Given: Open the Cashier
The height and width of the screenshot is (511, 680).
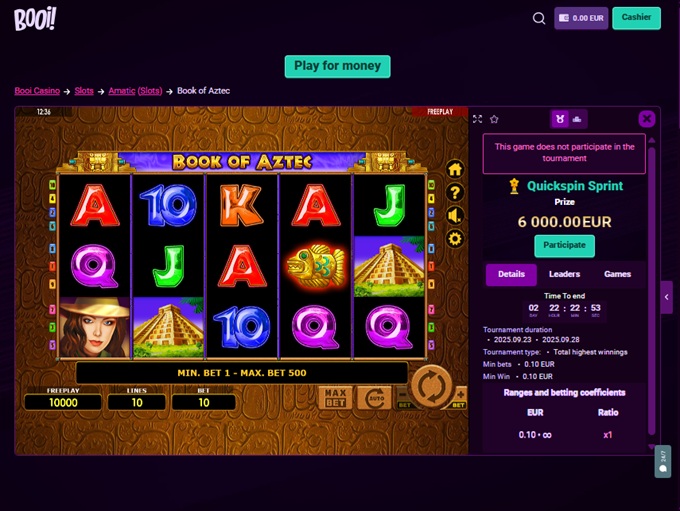Looking at the screenshot, I should point(636,18).
